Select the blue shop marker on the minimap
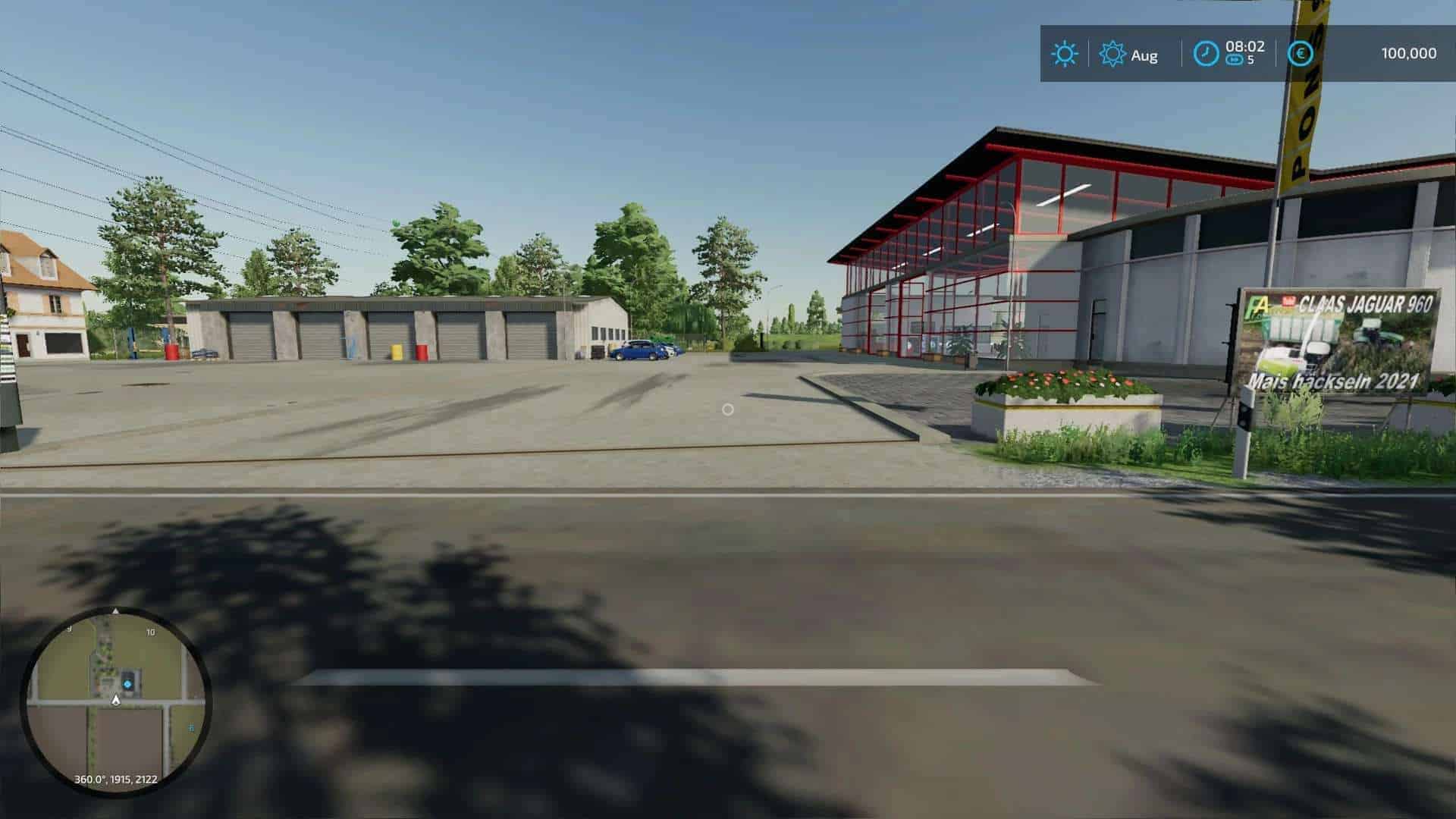The image size is (1456, 819). tap(127, 682)
